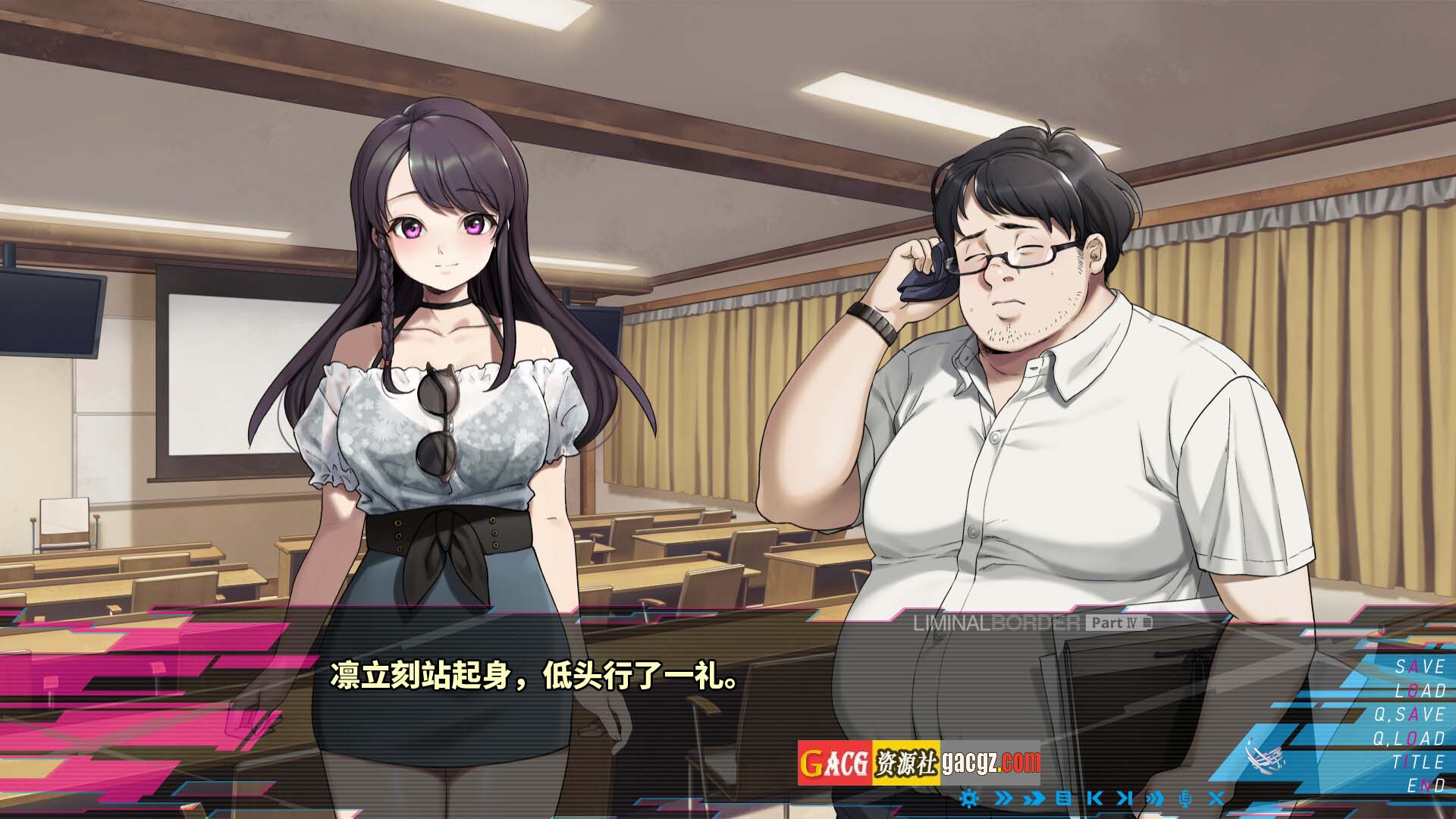Open the SAVE menu

click(1420, 667)
